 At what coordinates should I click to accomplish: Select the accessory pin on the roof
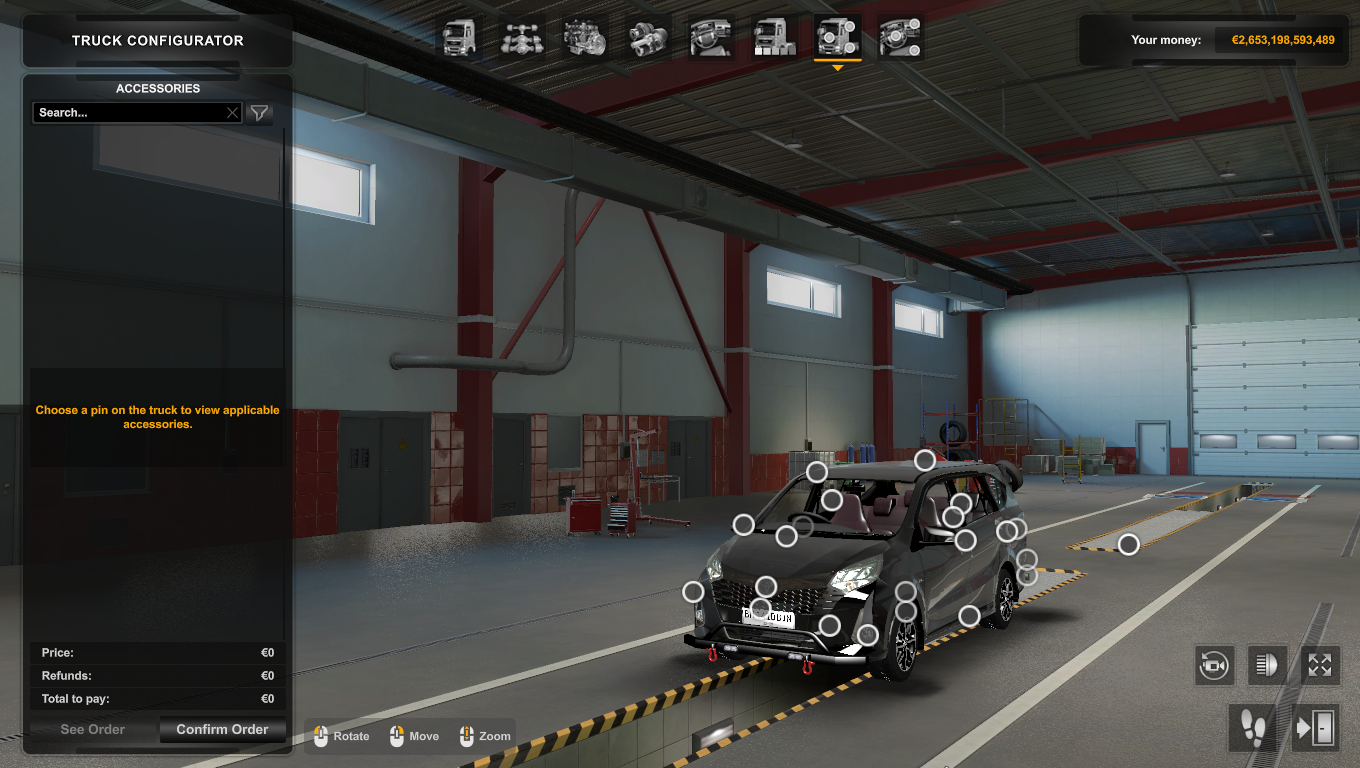pos(924,460)
